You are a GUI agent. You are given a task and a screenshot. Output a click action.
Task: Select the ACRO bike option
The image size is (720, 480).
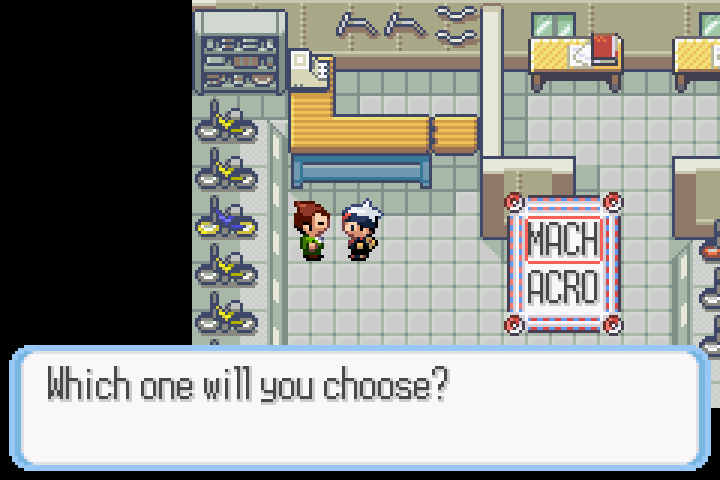tap(562, 288)
